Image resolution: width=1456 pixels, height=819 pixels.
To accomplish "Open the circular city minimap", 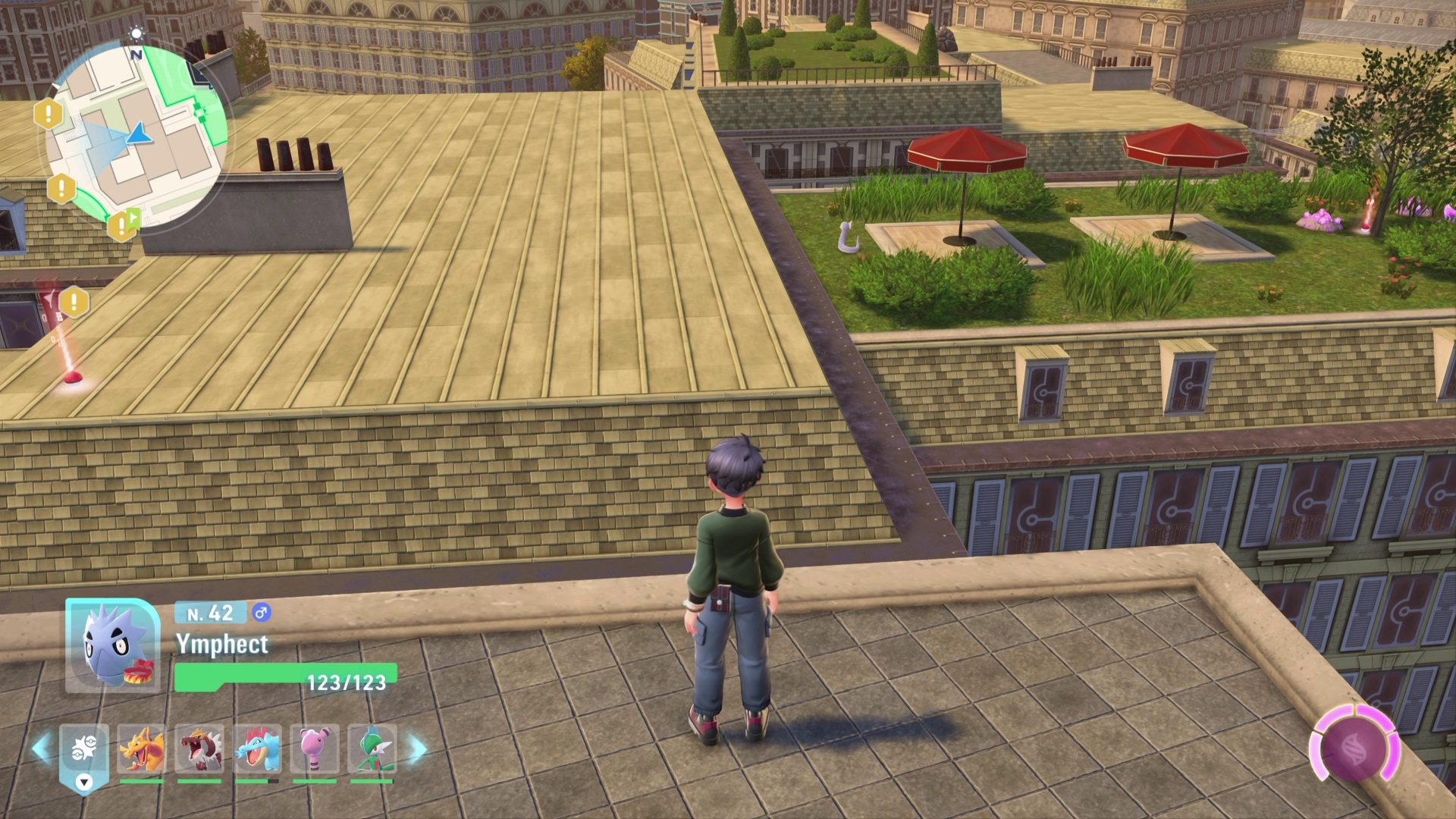I will [x=136, y=136].
